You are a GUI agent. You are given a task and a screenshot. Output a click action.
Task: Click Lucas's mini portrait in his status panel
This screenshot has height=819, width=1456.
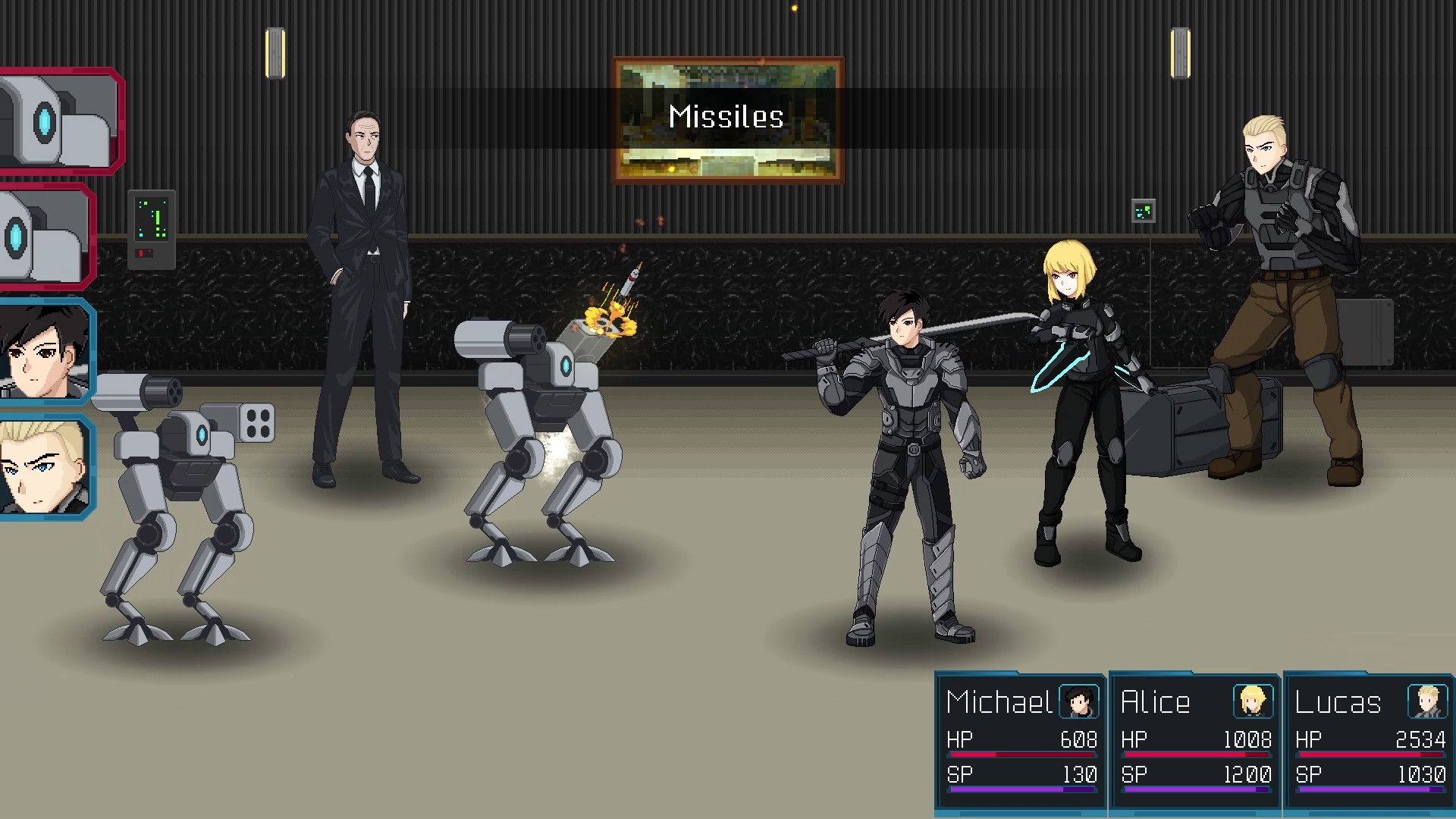pyautogui.click(x=1427, y=701)
